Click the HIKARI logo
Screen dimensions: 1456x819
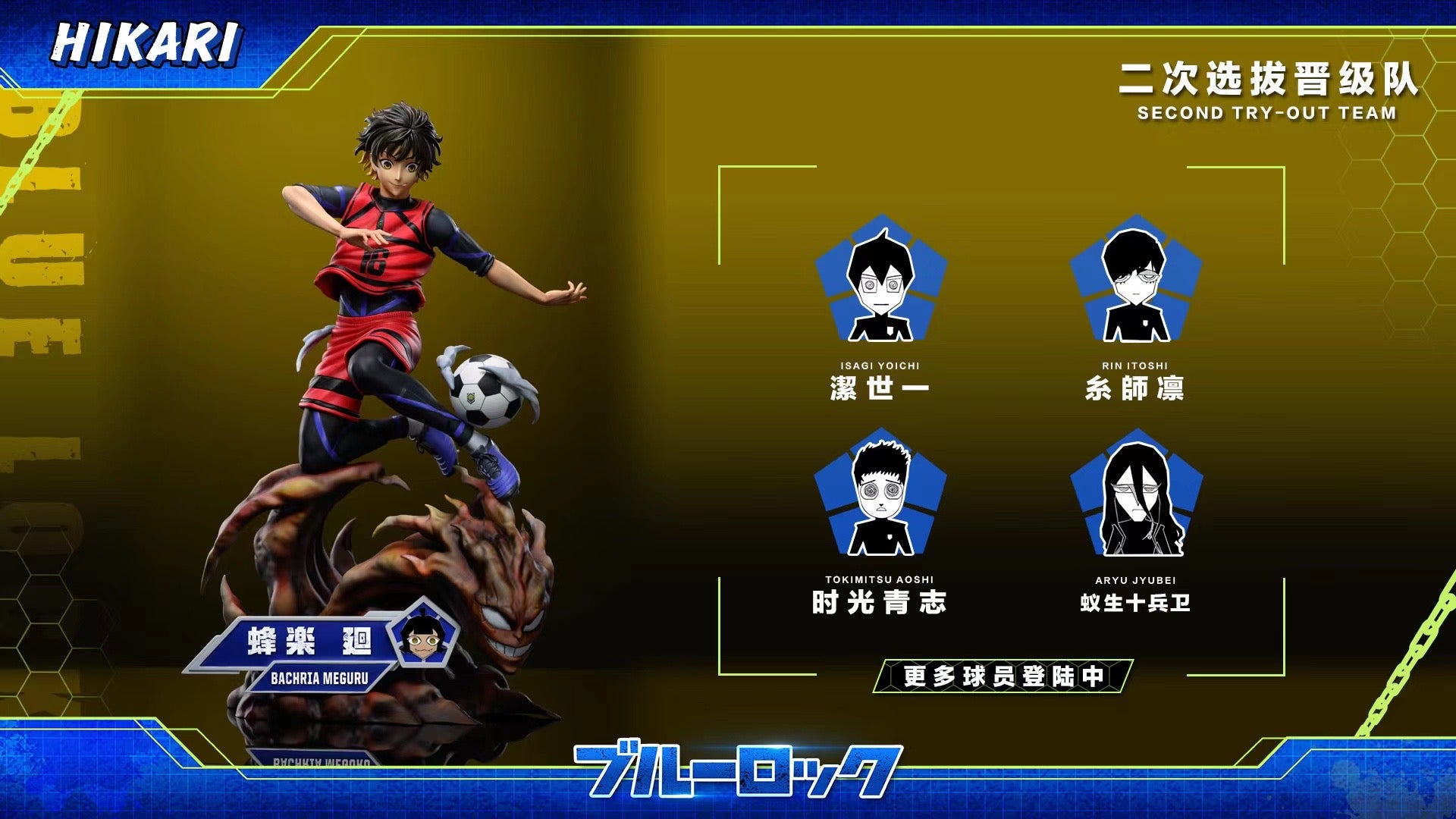(146, 43)
